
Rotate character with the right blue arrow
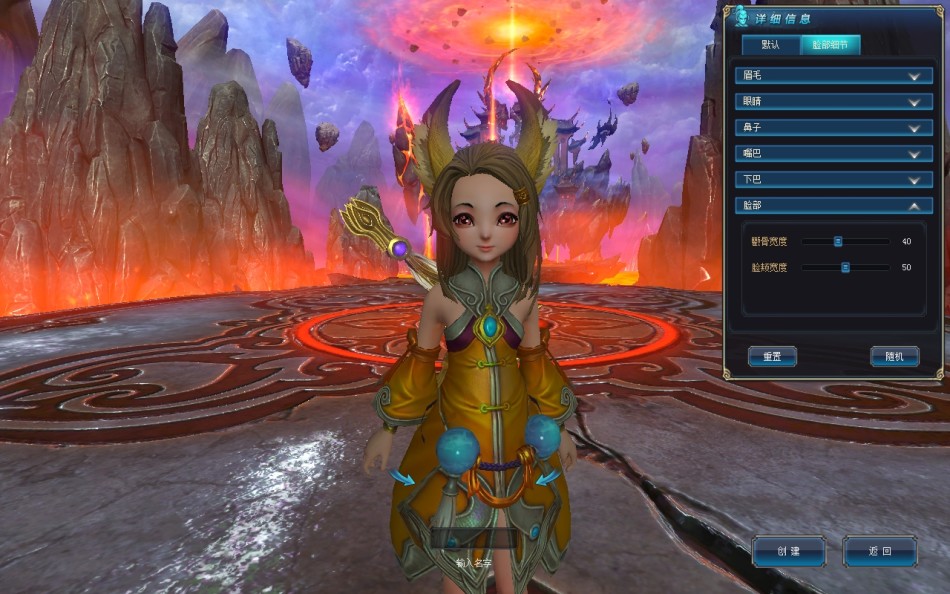(x=546, y=478)
